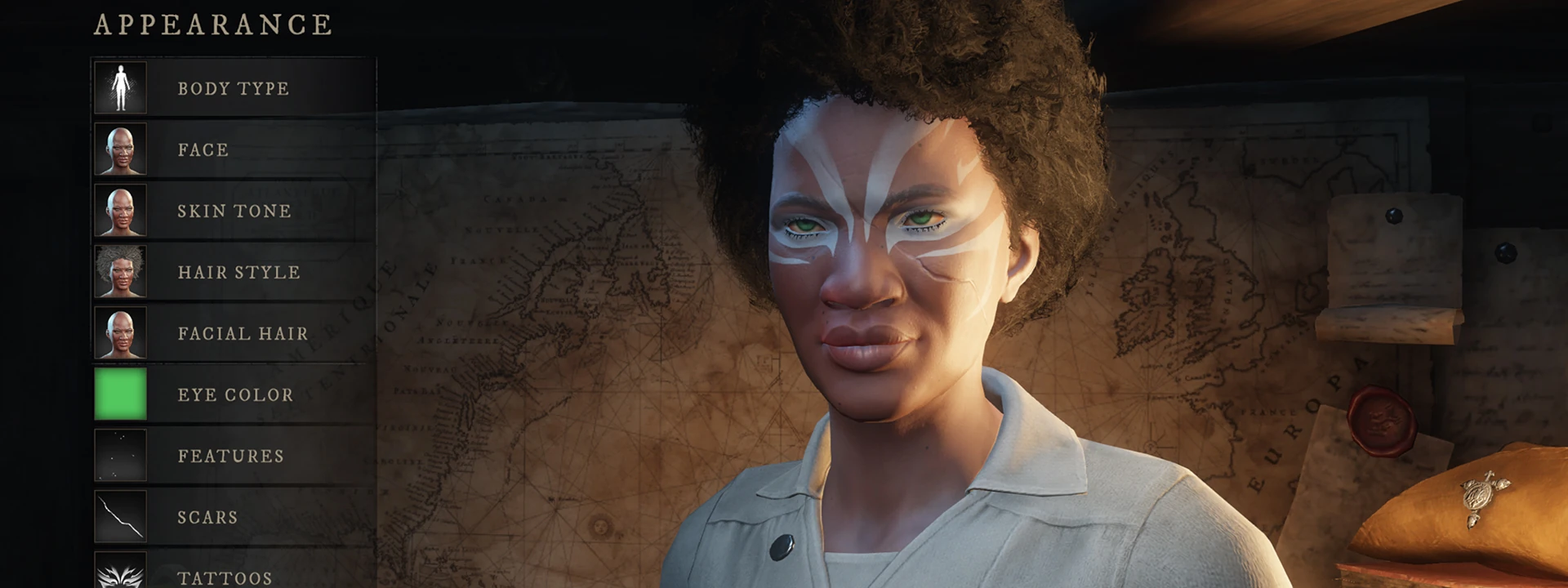Click the green Eye Color swatch
Viewport: 1568px width, 588px height.
click(x=121, y=394)
